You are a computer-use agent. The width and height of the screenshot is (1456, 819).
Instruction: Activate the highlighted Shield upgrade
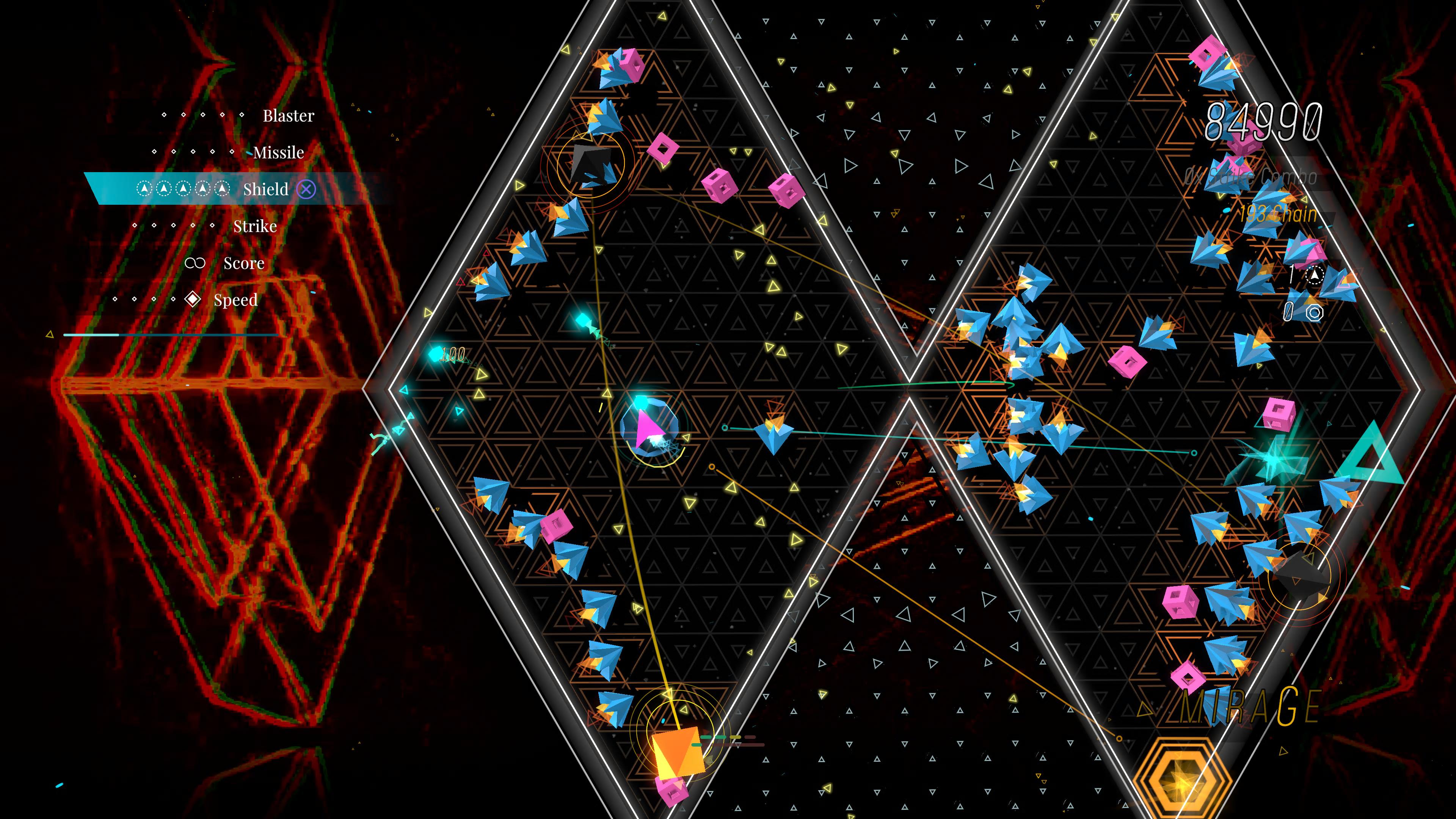point(266,189)
